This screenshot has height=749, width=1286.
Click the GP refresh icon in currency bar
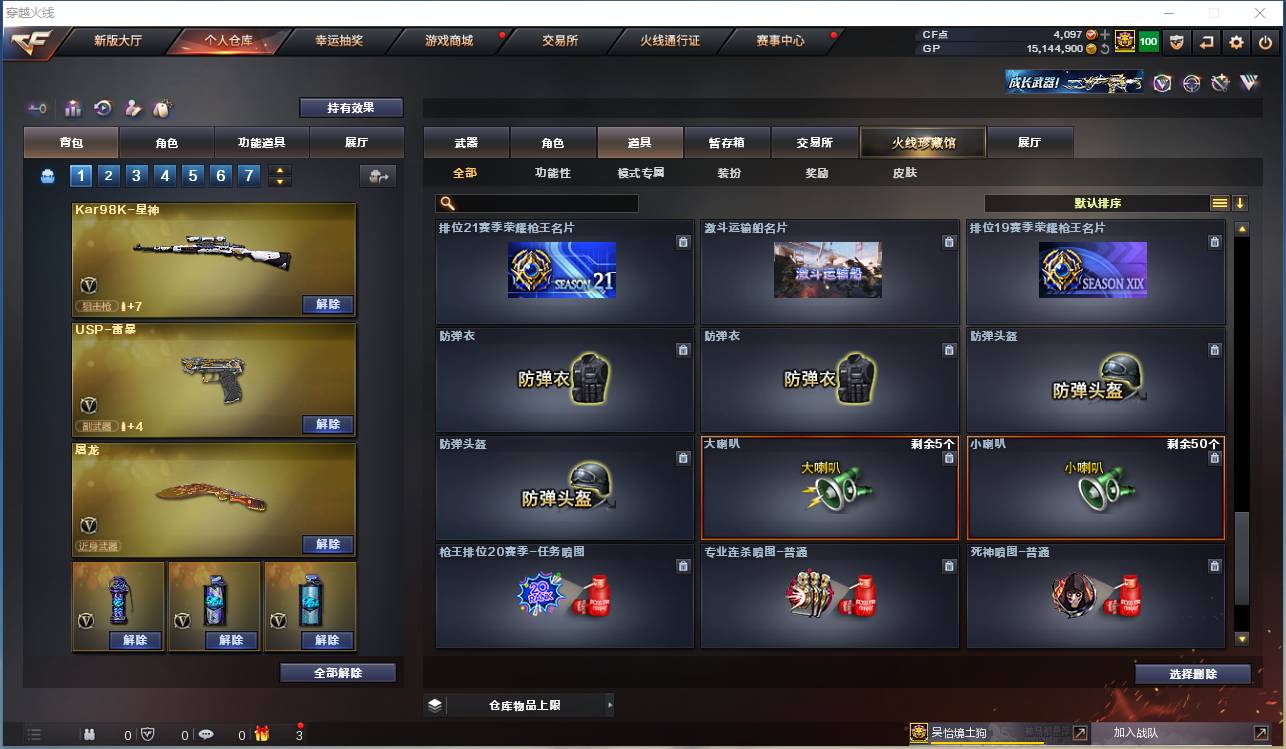click(1105, 48)
